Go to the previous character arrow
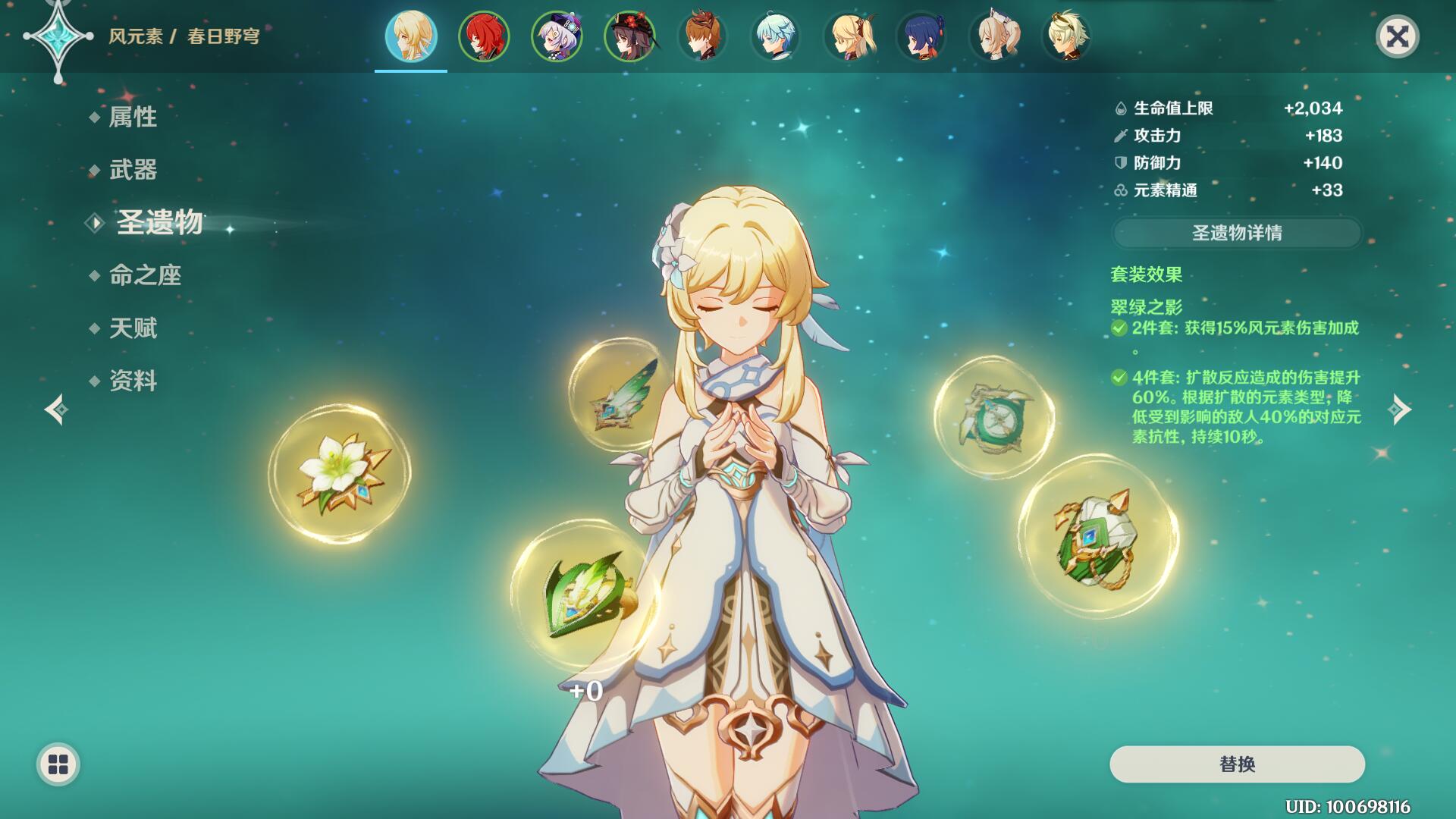The width and height of the screenshot is (1456, 819). (56, 409)
